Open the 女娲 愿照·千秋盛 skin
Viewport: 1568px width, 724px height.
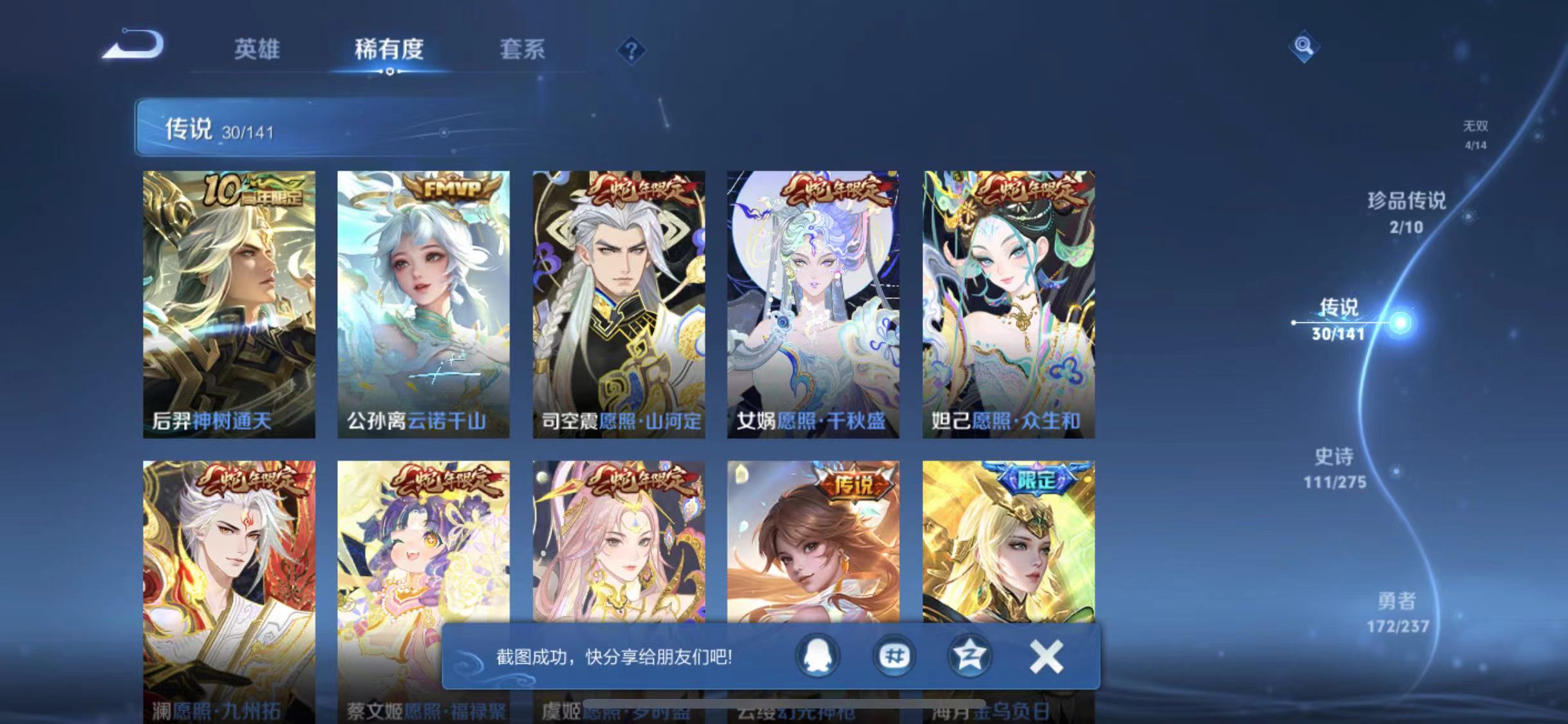click(811, 302)
